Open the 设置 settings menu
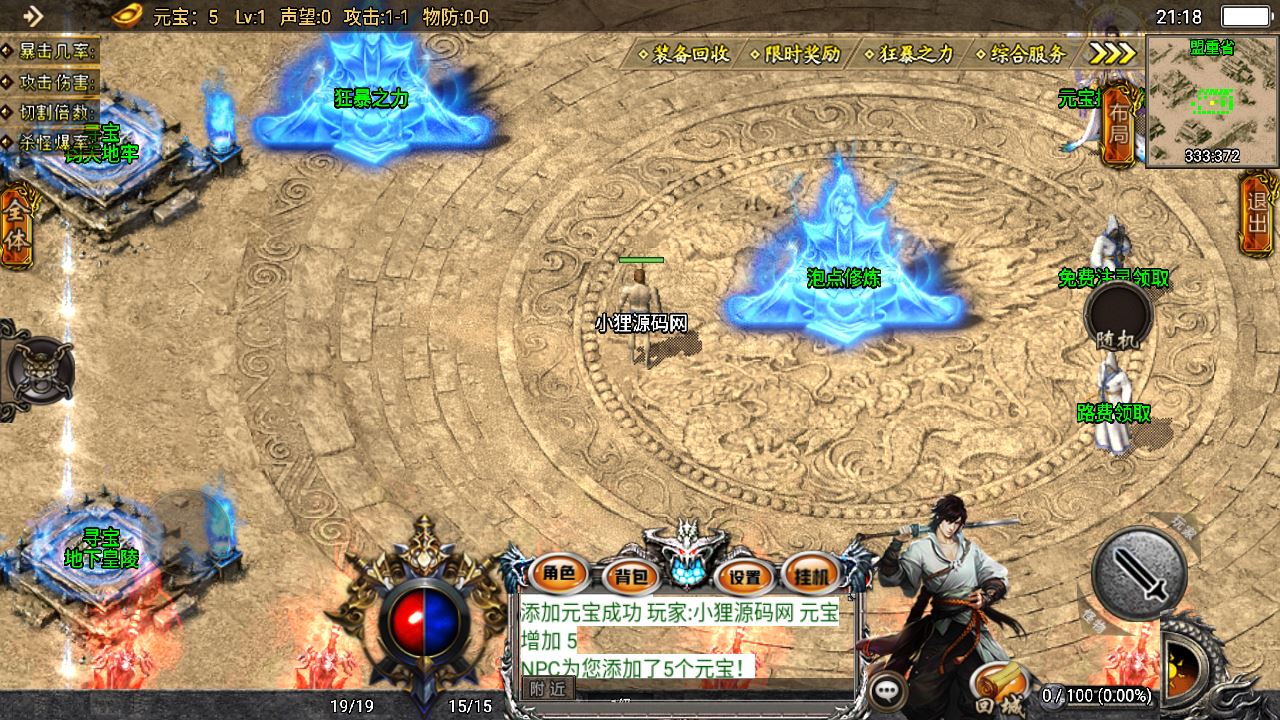 click(745, 576)
